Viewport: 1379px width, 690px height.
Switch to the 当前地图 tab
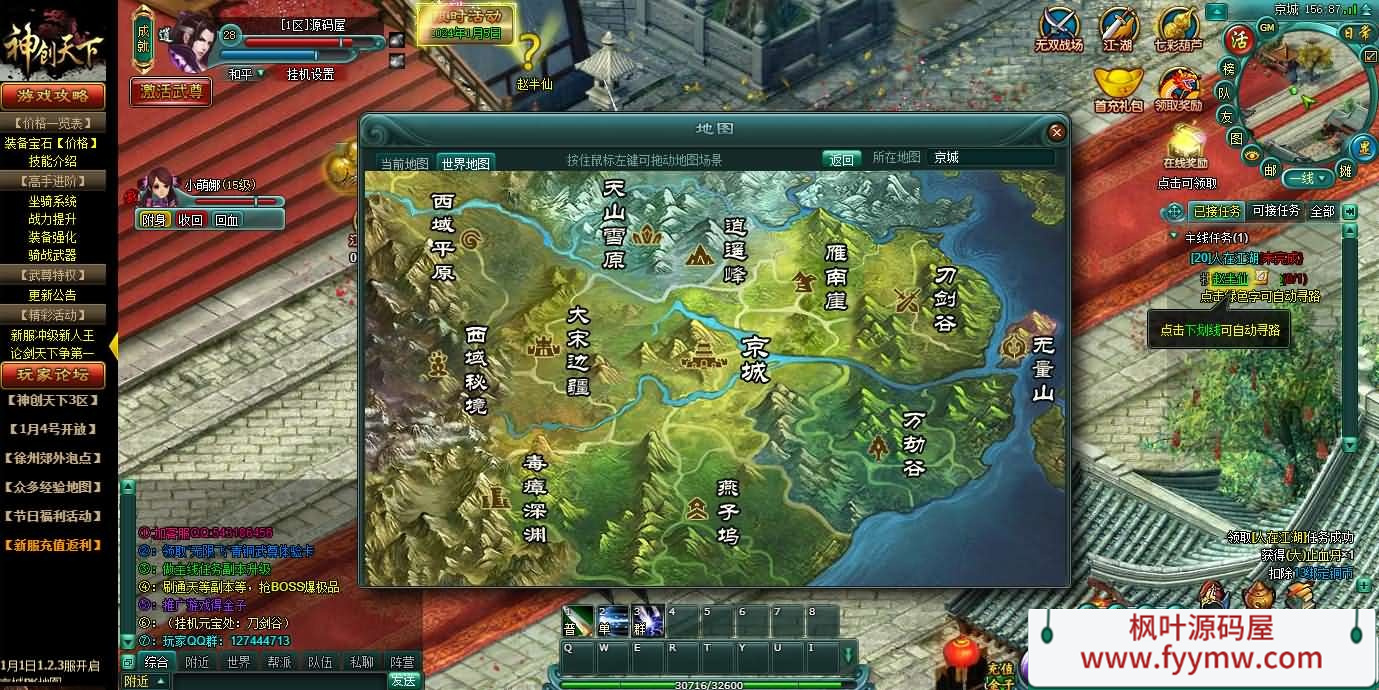point(404,163)
